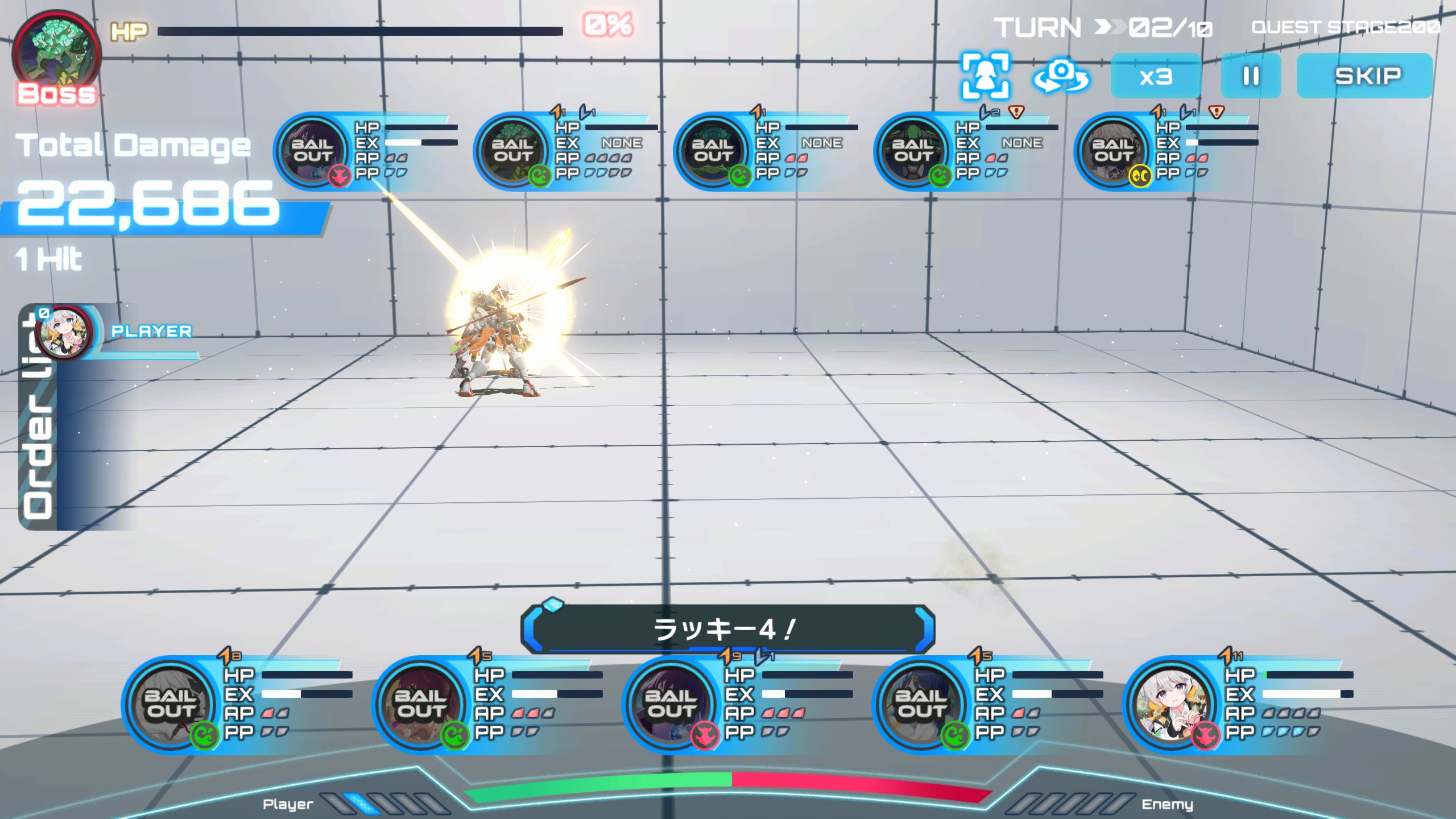Toggle the character focus camera icon
Viewport: 1456px width, 819px height.
[985, 76]
